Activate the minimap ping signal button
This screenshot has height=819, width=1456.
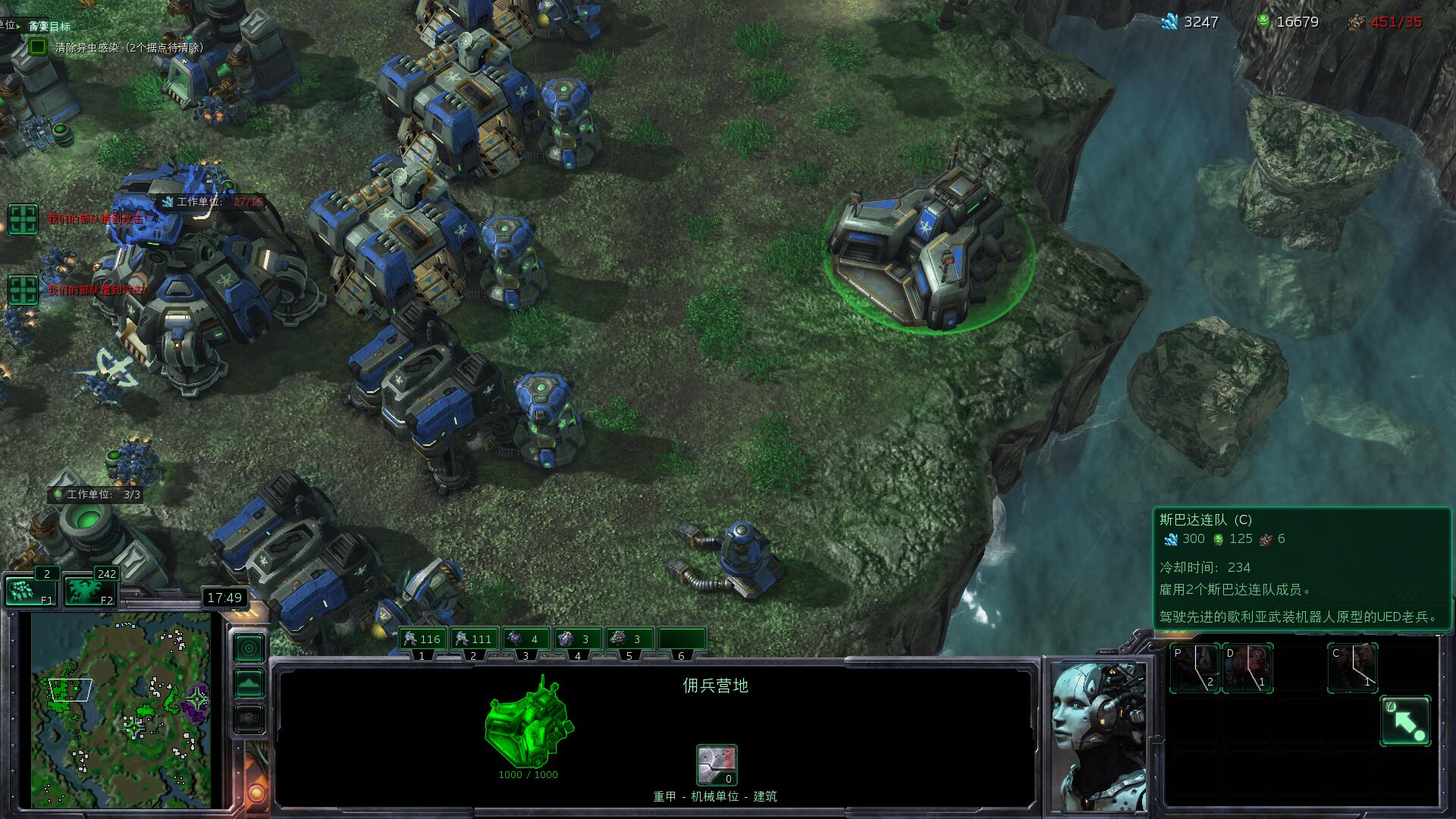click(249, 648)
